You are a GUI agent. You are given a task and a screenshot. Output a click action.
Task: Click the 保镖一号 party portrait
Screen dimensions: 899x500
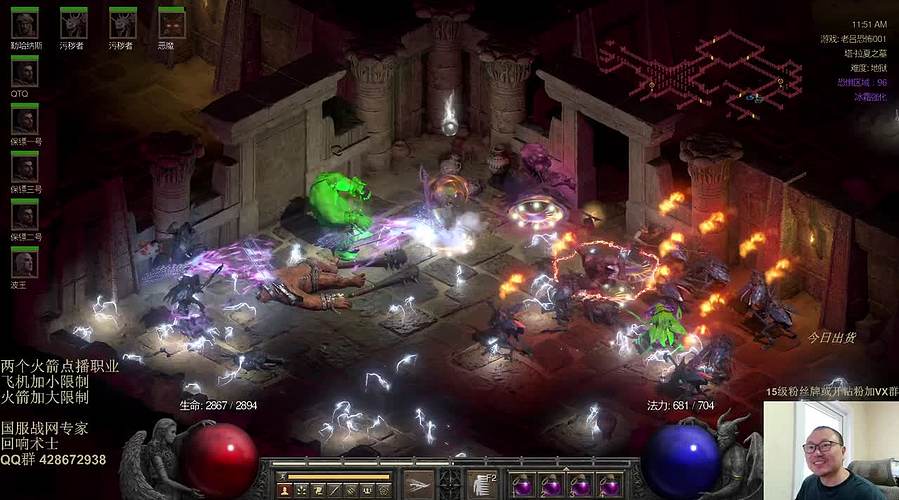[x=25, y=119]
